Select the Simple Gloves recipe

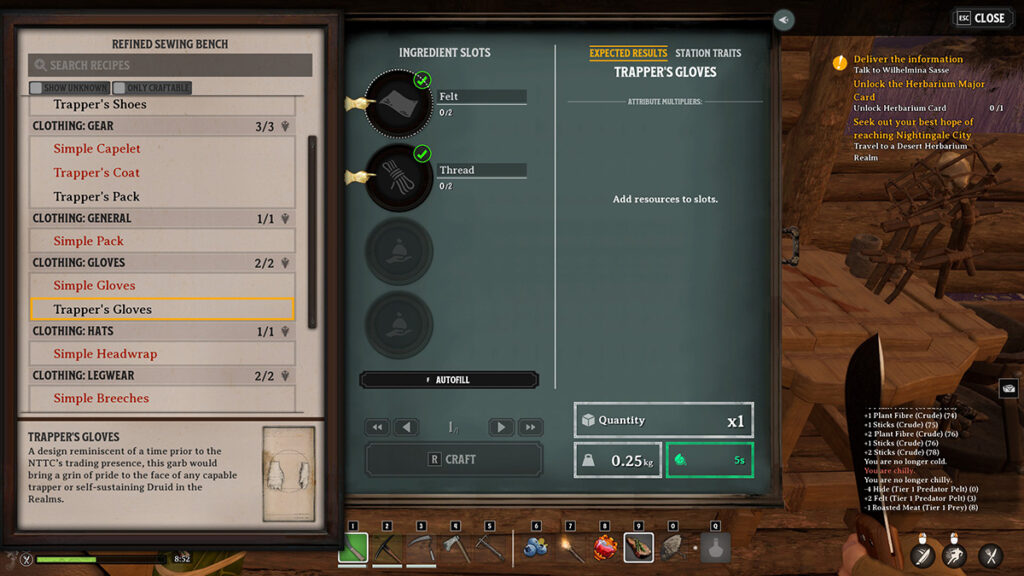94,286
